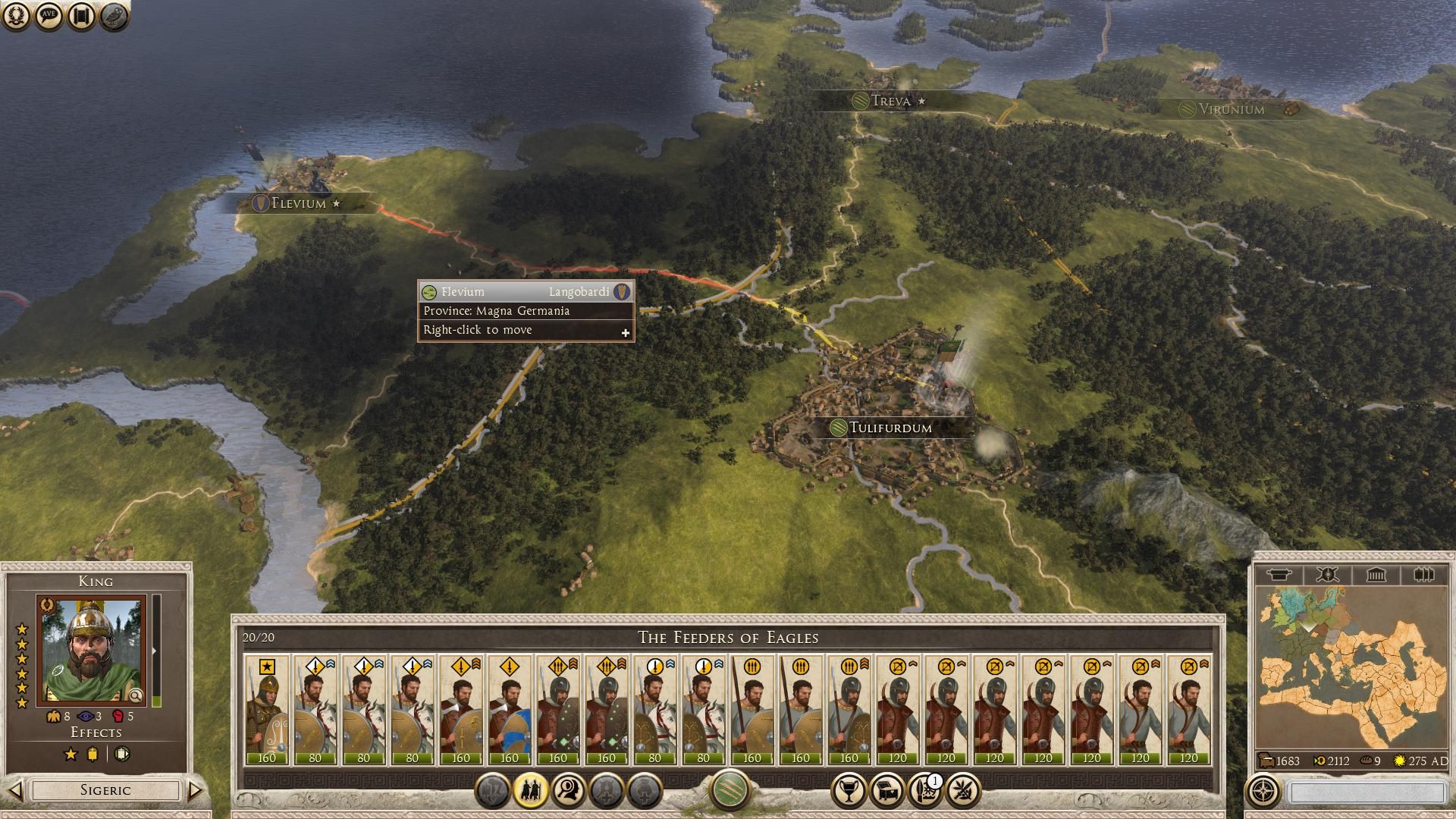Viewport: 1456px width, 819px height.
Task: Switch to the crossed swords shield minimap tab
Action: [x=1327, y=575]
